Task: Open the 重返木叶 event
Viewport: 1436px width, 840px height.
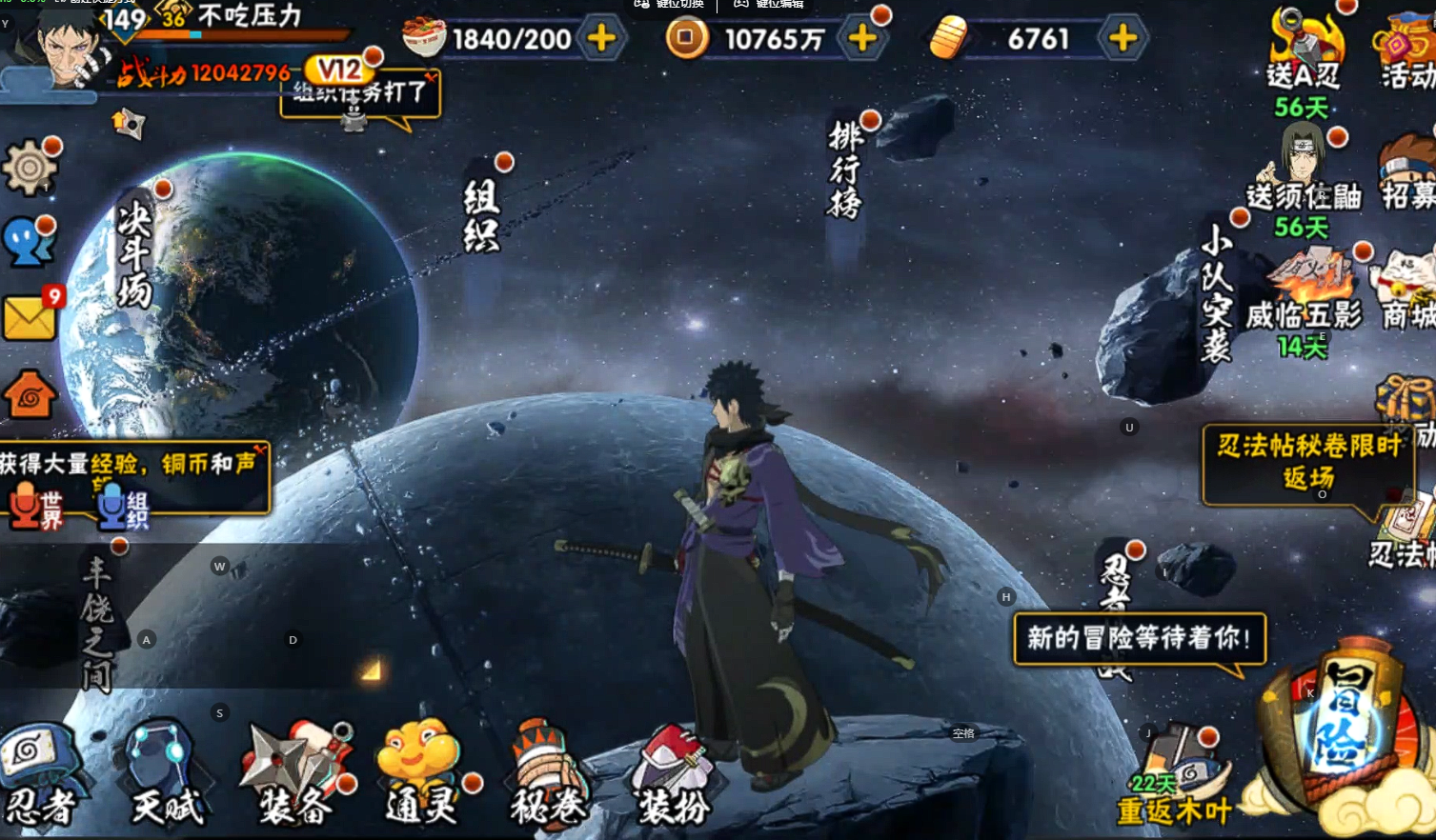Action: [1175, 776]
